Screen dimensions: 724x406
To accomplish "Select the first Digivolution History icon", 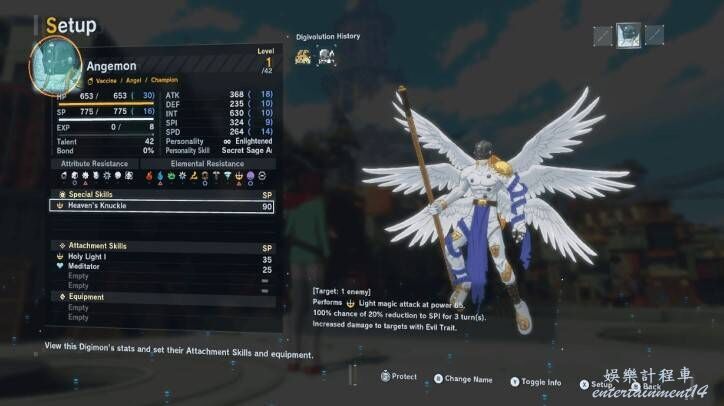I will tap(302, 57).
